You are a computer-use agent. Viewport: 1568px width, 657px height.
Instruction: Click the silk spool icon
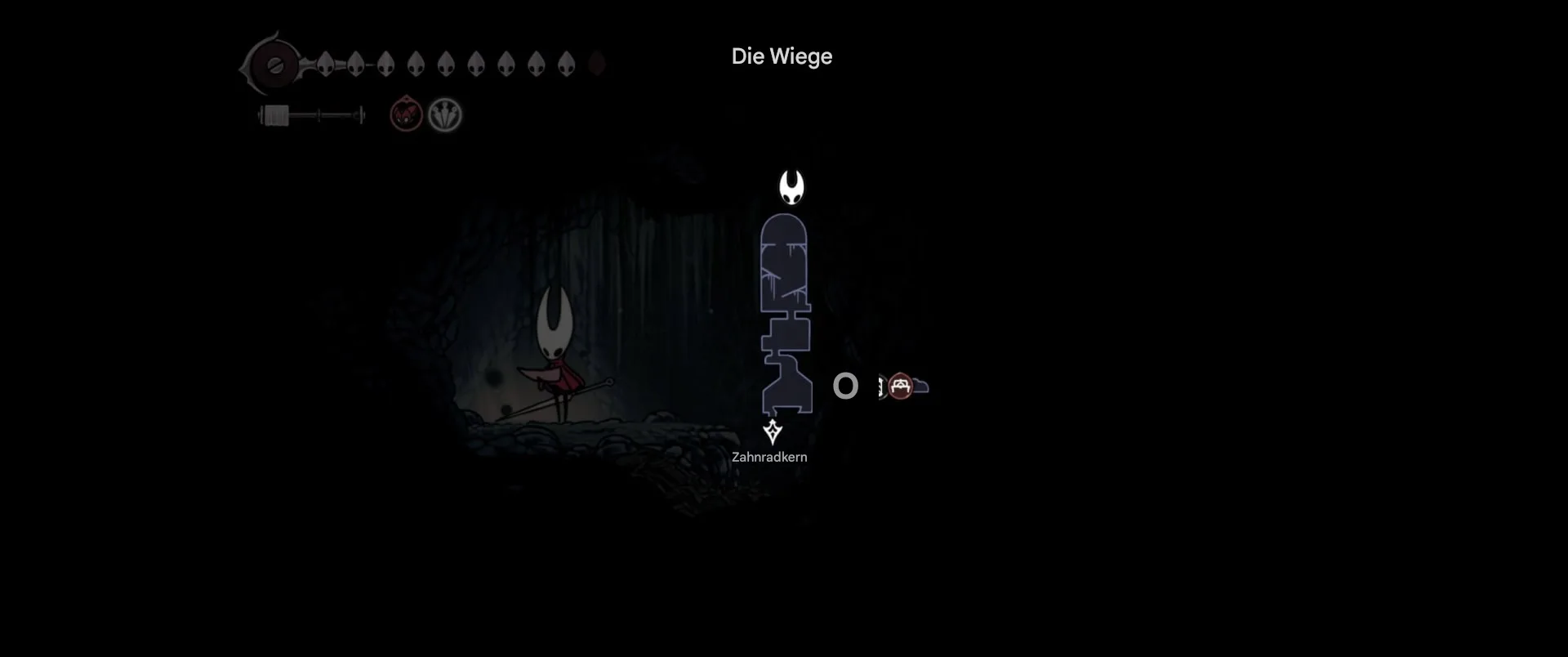(x=275, y=116)
